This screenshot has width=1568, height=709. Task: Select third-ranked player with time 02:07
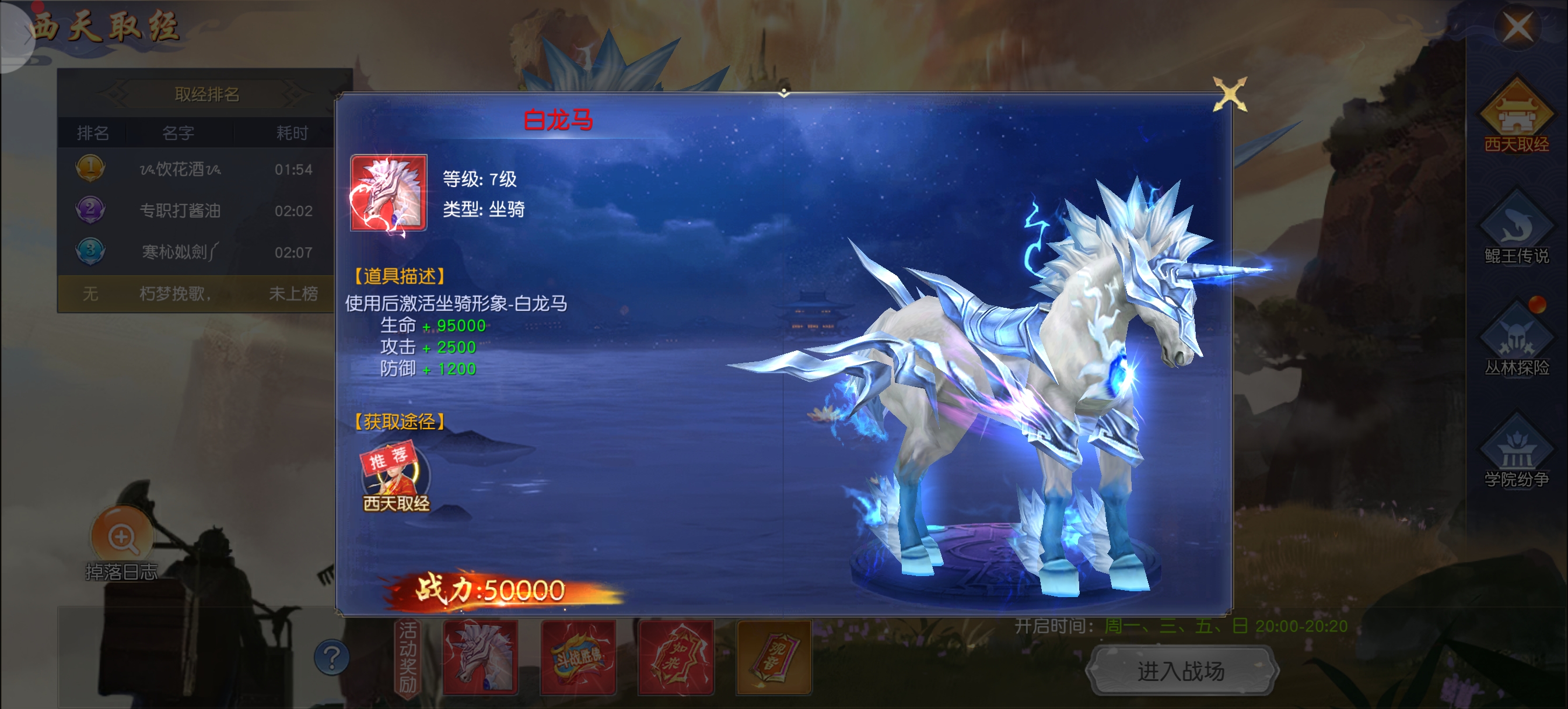195,252
